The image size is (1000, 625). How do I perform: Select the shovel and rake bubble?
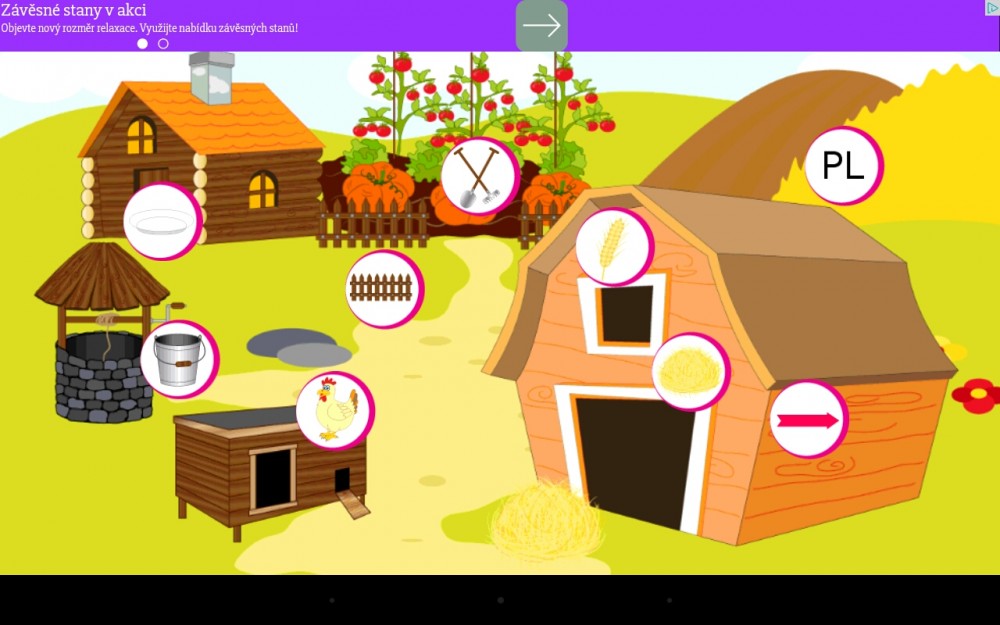coord(478,175)
